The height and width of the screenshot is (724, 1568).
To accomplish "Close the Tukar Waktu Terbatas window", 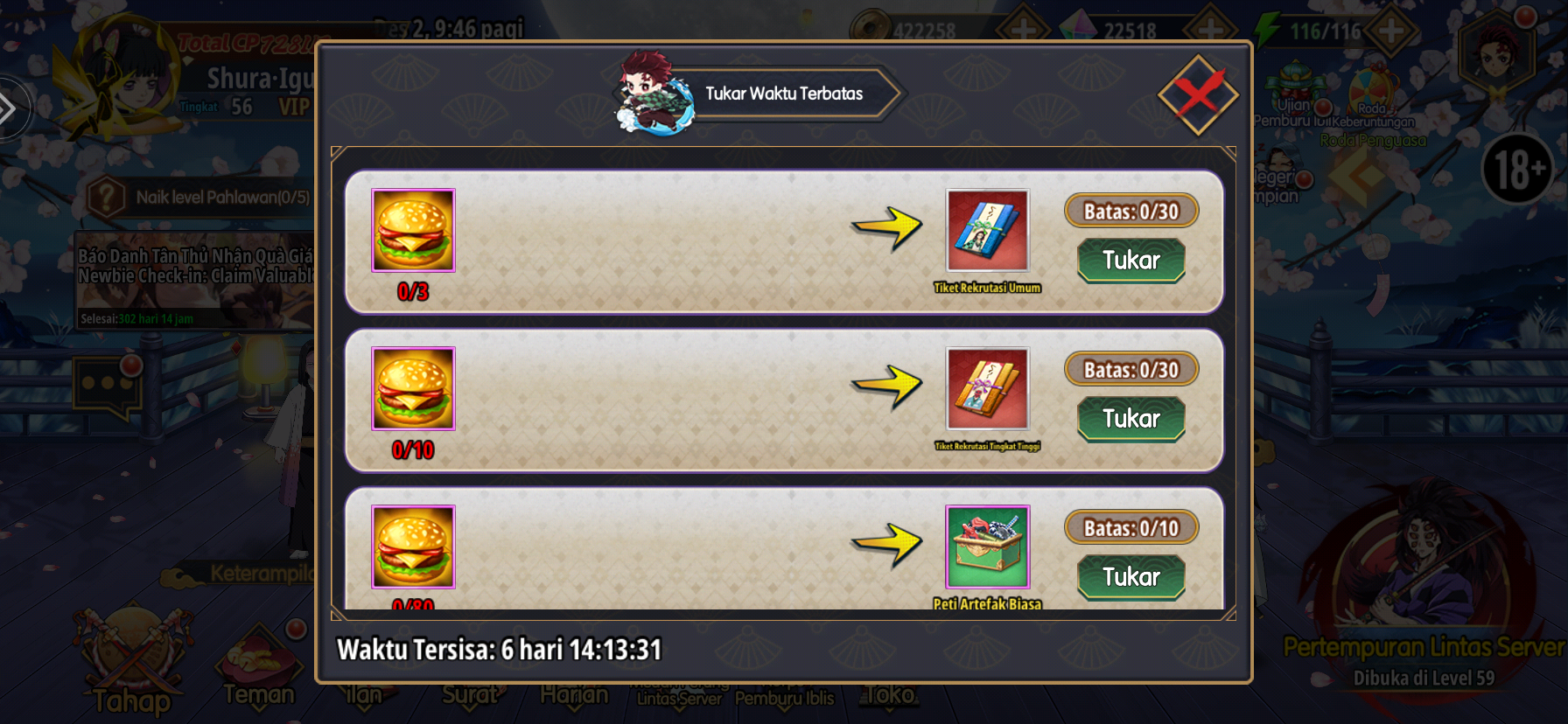I will point(1197,94).
